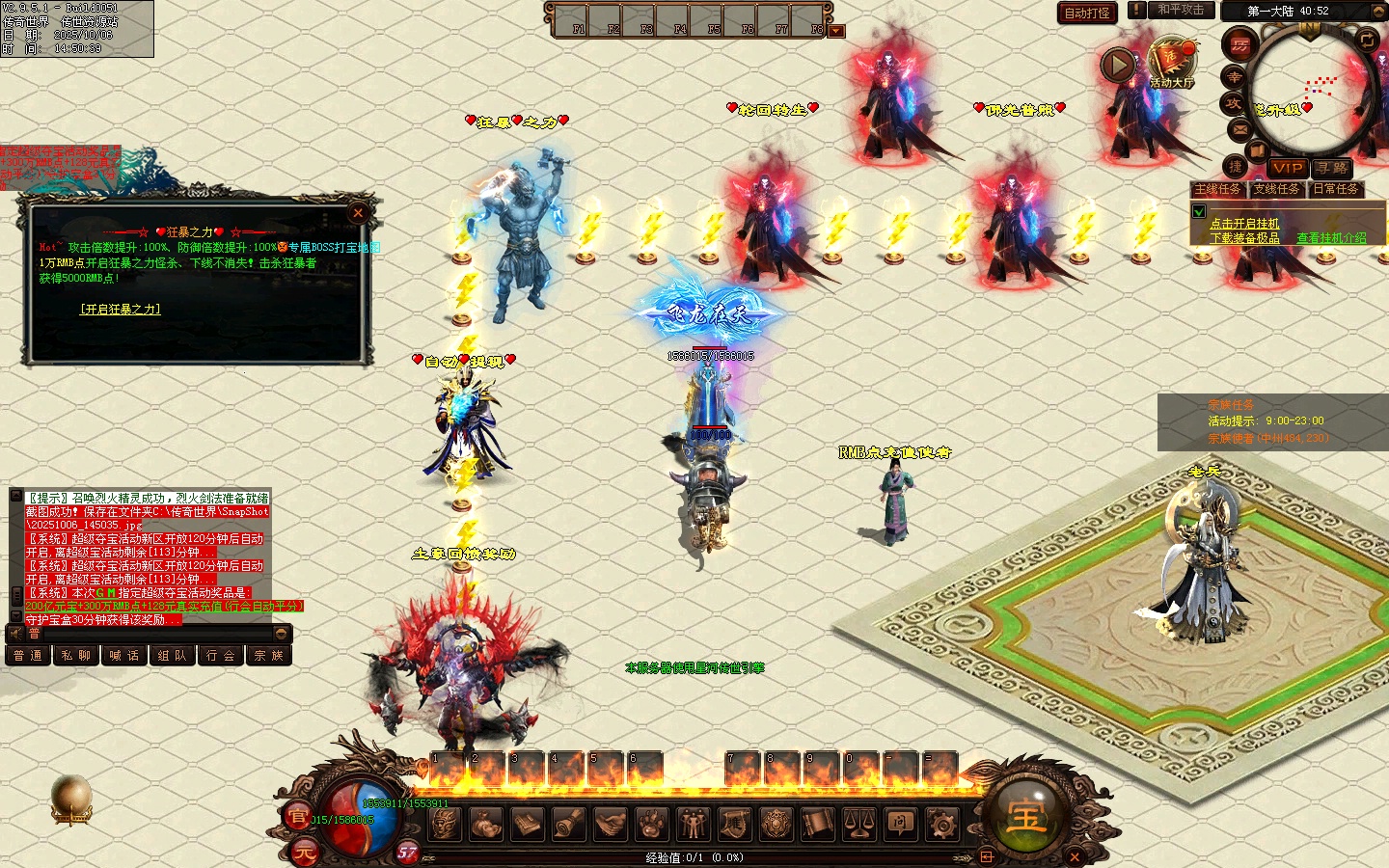Open the 活动大厅 event hall icon

pyautogui.click(x=1171, y=63)
